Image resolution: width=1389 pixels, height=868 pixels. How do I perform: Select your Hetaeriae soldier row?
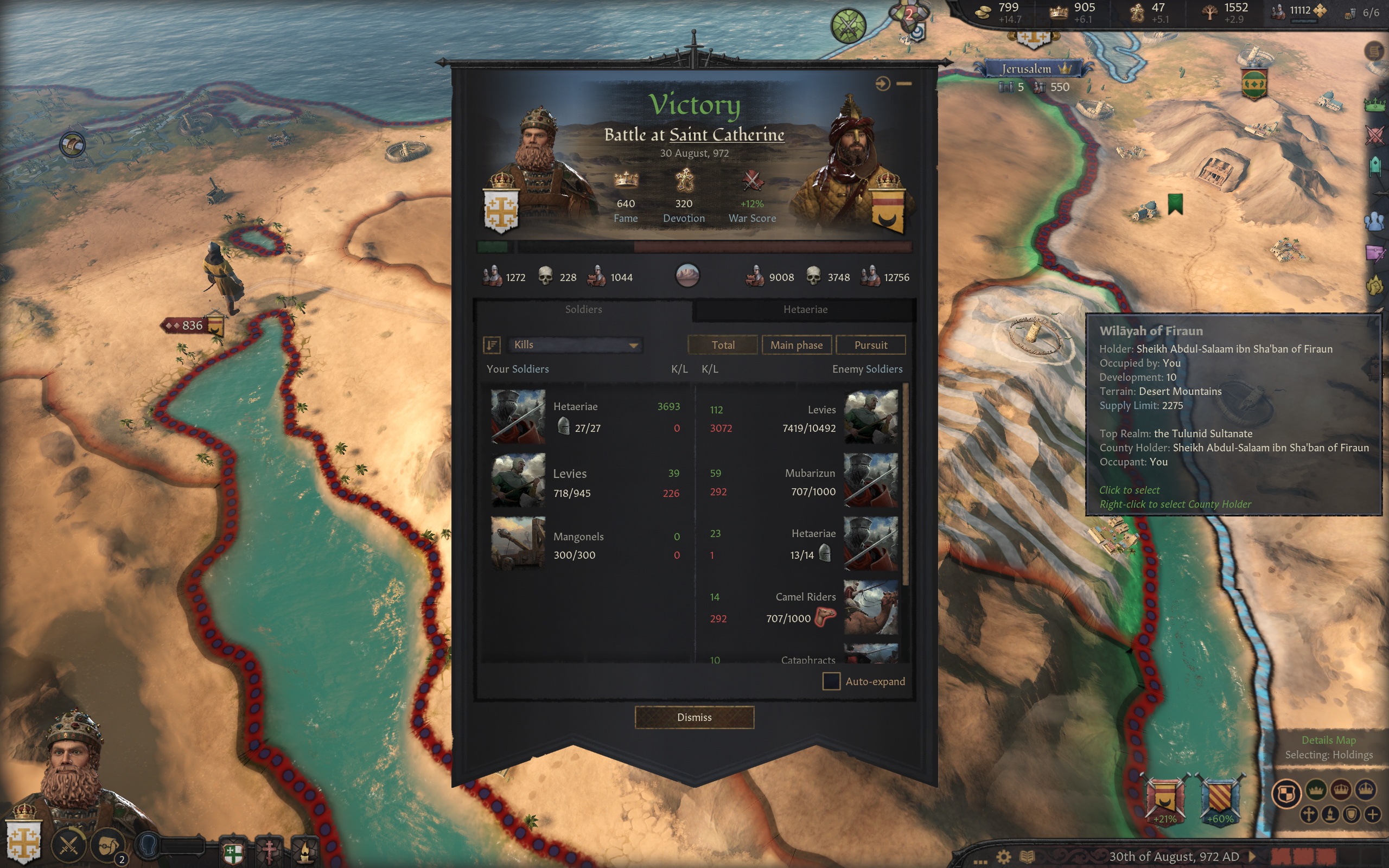[x=585, y=417]
